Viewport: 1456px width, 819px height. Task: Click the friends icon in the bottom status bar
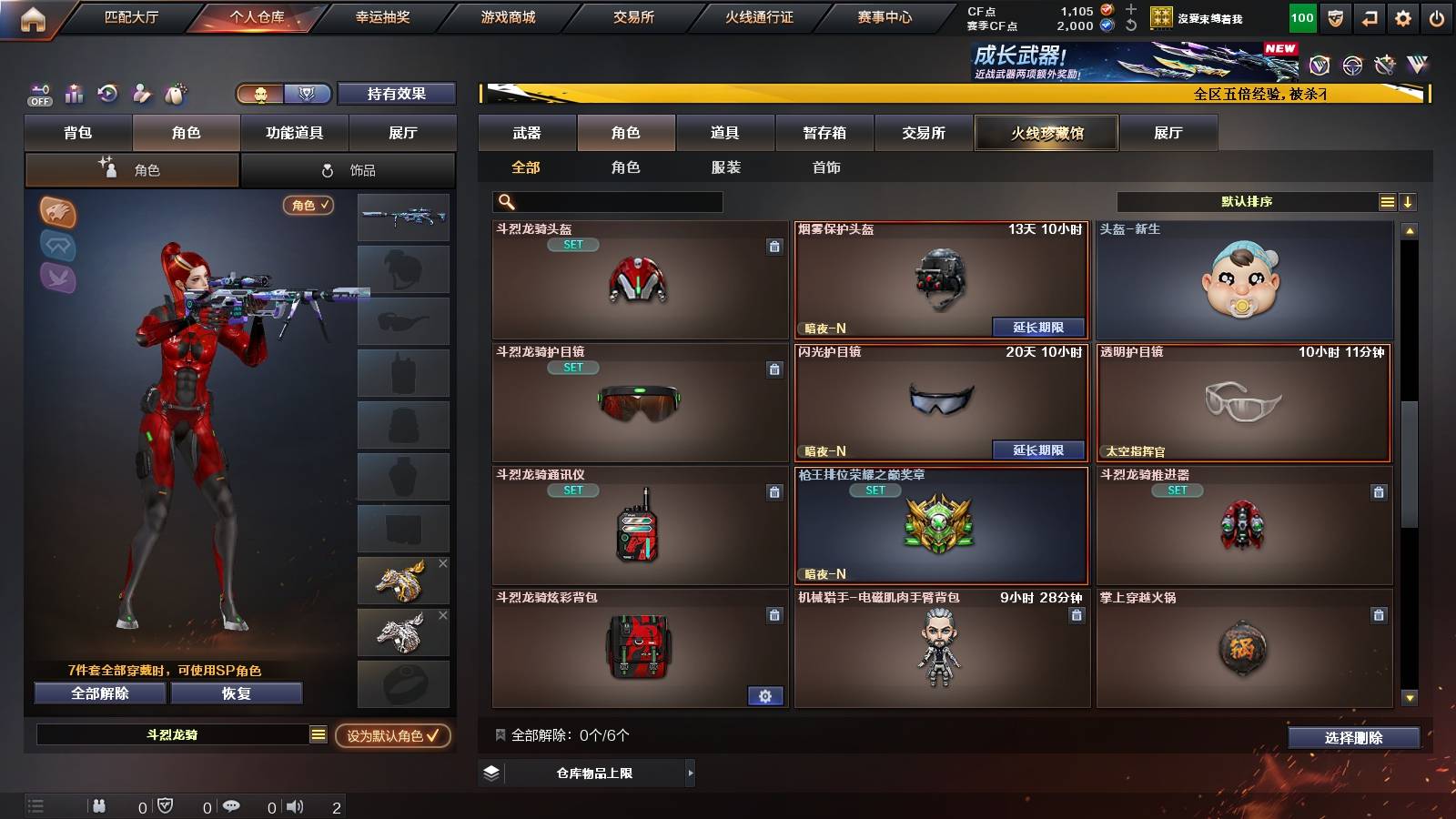[x=98, y=806]
